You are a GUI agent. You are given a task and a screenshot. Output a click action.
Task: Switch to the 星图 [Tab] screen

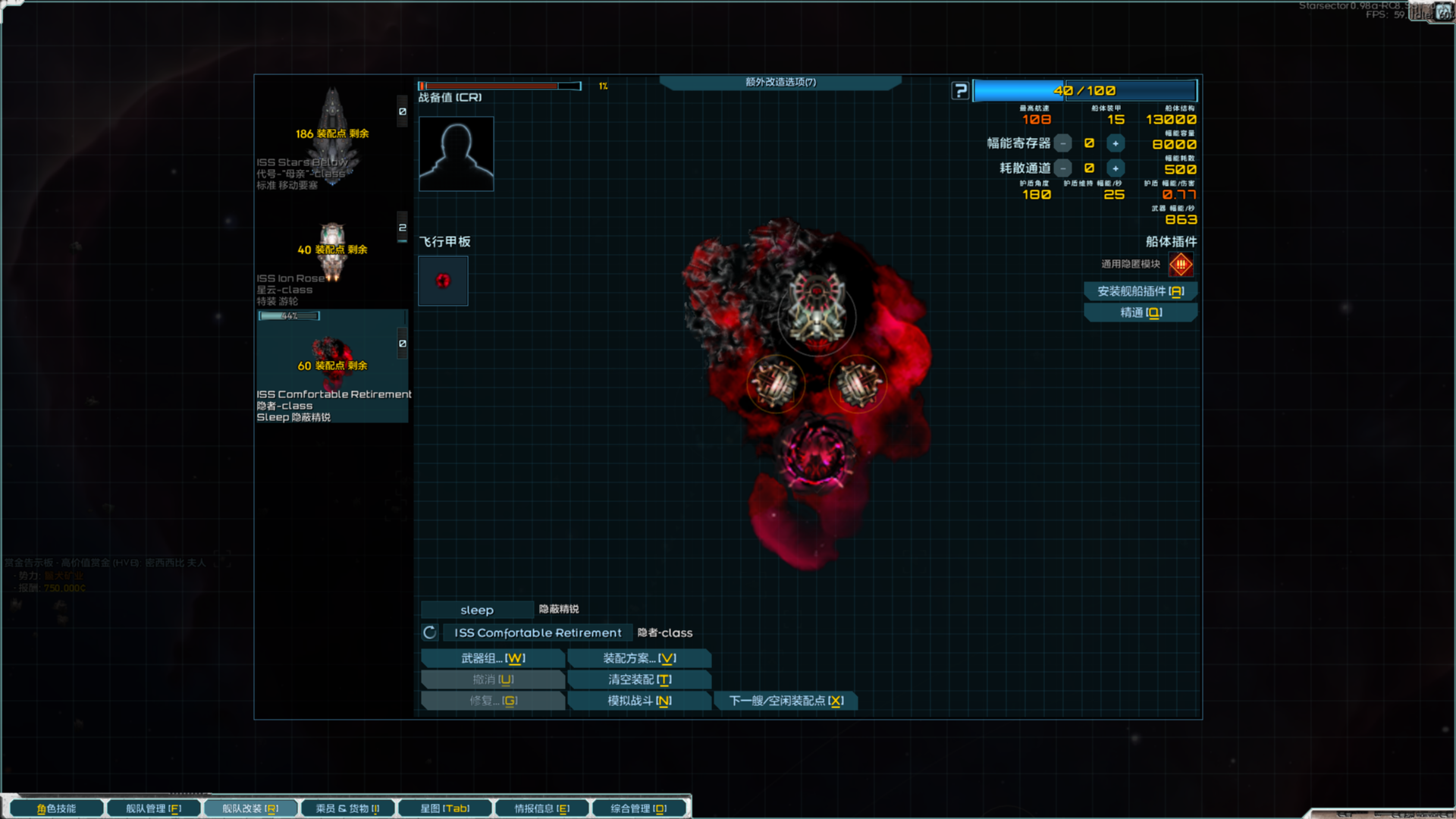(x=444, y=808)
